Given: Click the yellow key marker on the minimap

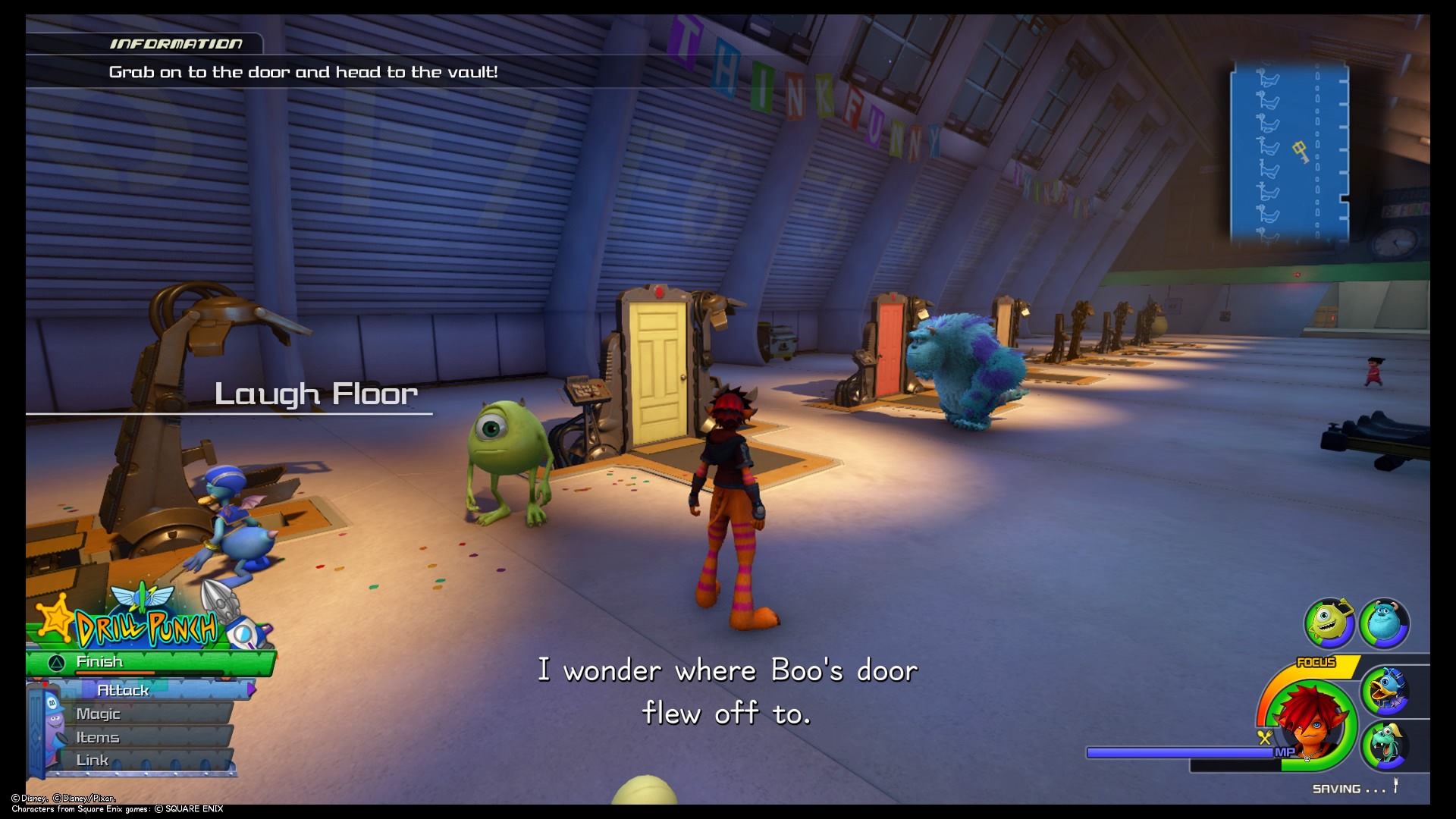Looking at the screenshot, I should pos(1301,152).
